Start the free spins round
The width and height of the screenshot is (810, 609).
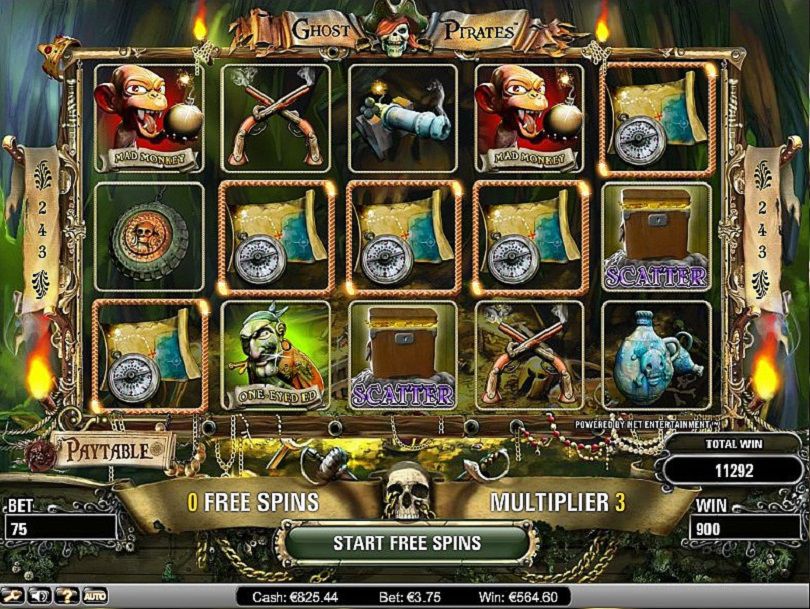point(406,544)
